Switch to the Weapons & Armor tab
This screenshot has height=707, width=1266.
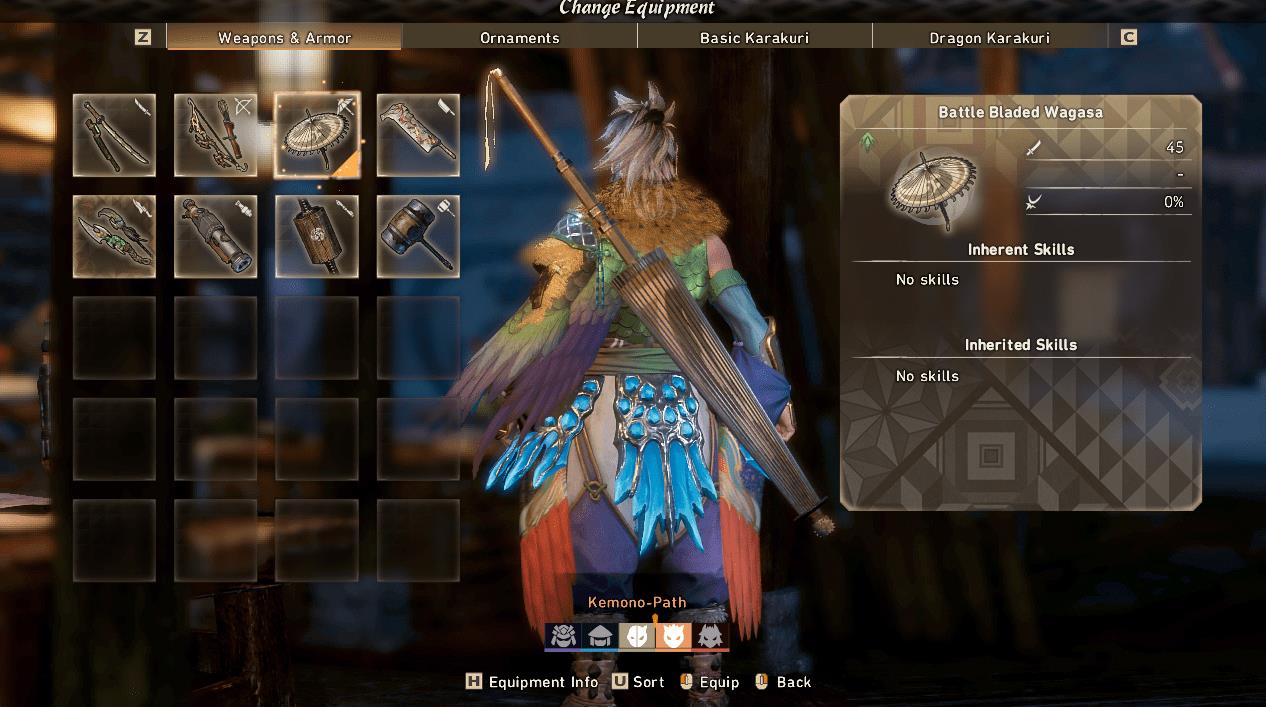pos(284,38)
